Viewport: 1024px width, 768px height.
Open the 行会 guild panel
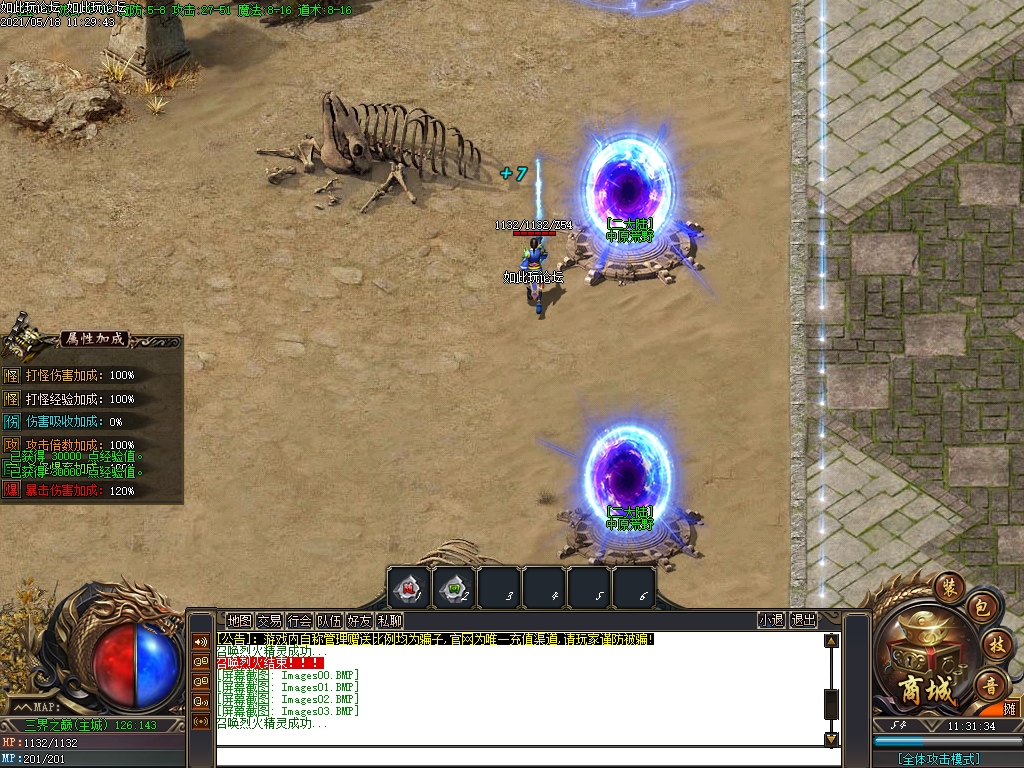(x=299, y=620)
